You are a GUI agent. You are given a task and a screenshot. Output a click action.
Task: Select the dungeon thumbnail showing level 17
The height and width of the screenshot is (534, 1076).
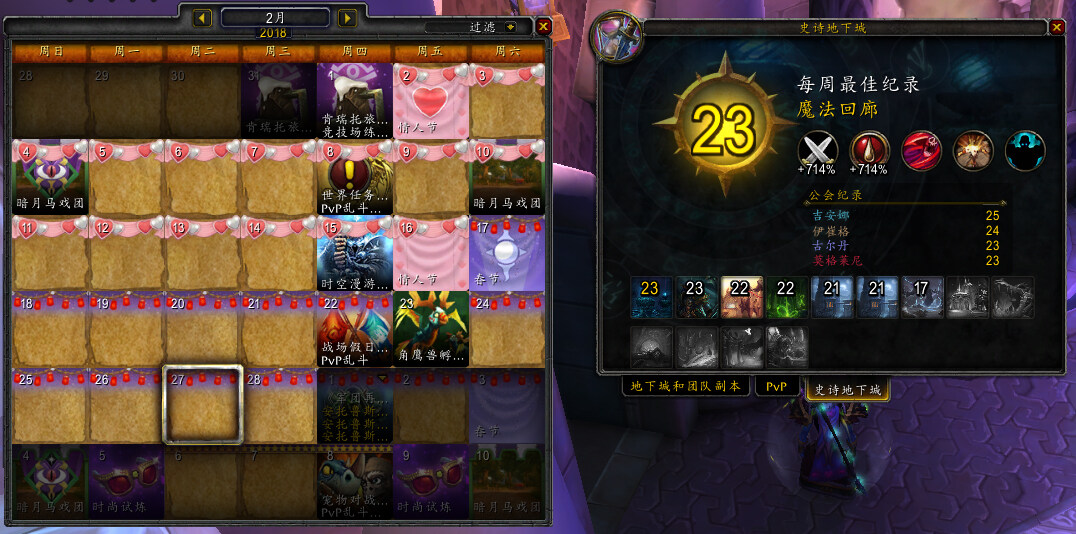point(922,297)
